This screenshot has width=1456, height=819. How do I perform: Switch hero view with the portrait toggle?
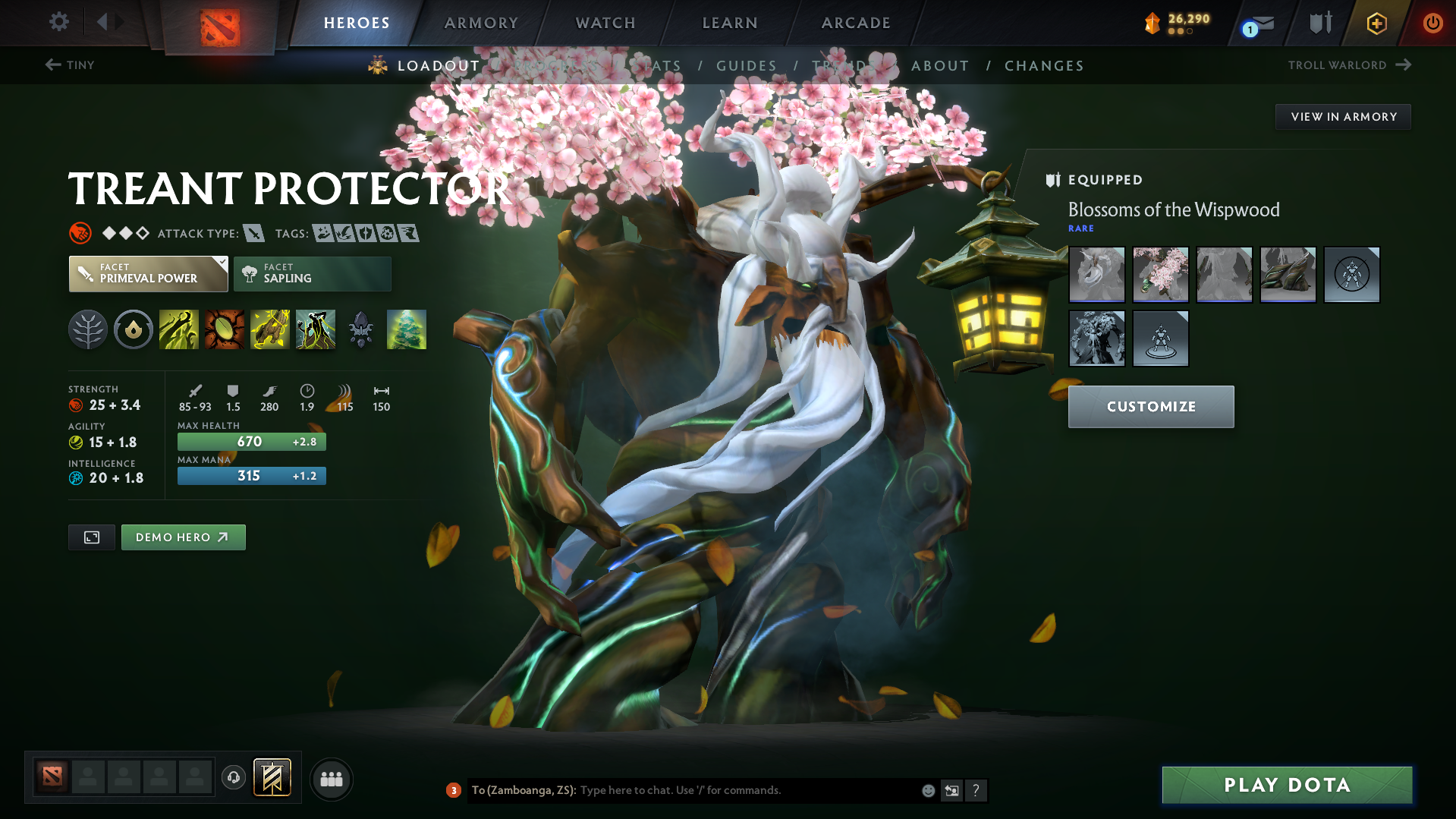point(91,537)
